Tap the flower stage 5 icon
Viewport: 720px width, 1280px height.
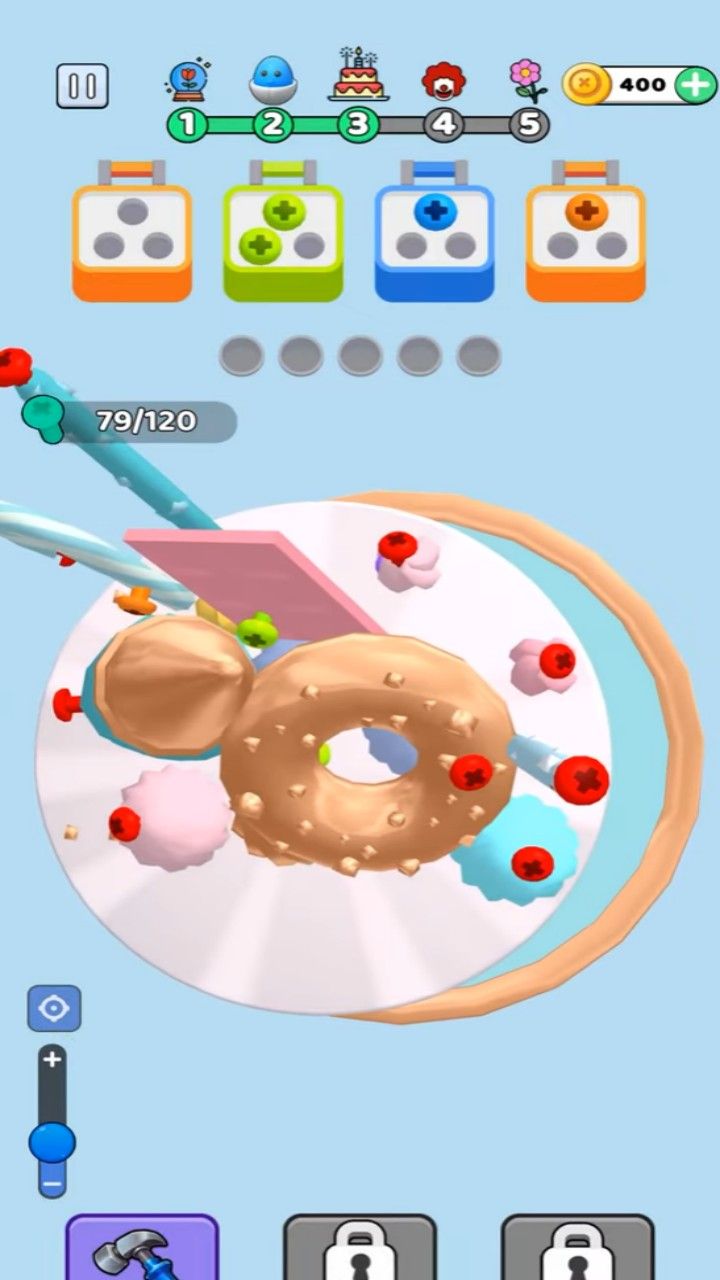pyautogui.click(x=527, y=80)
